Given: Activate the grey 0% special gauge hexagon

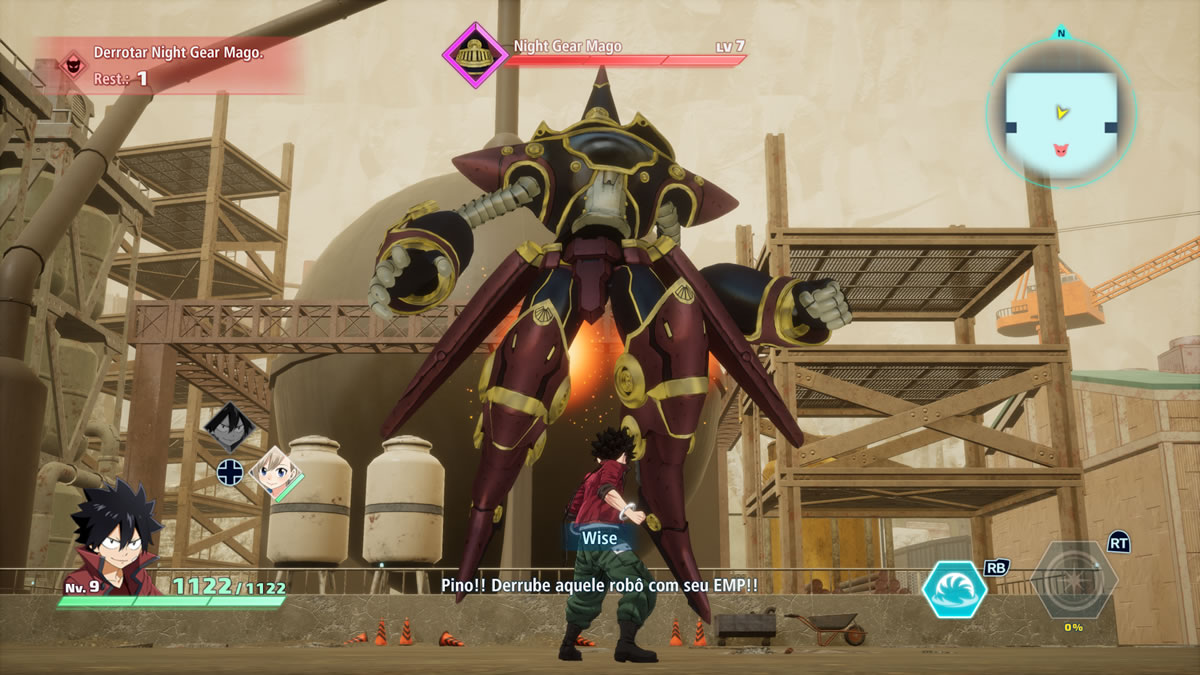Looking at the screenshot, I should click(1073, 580).
